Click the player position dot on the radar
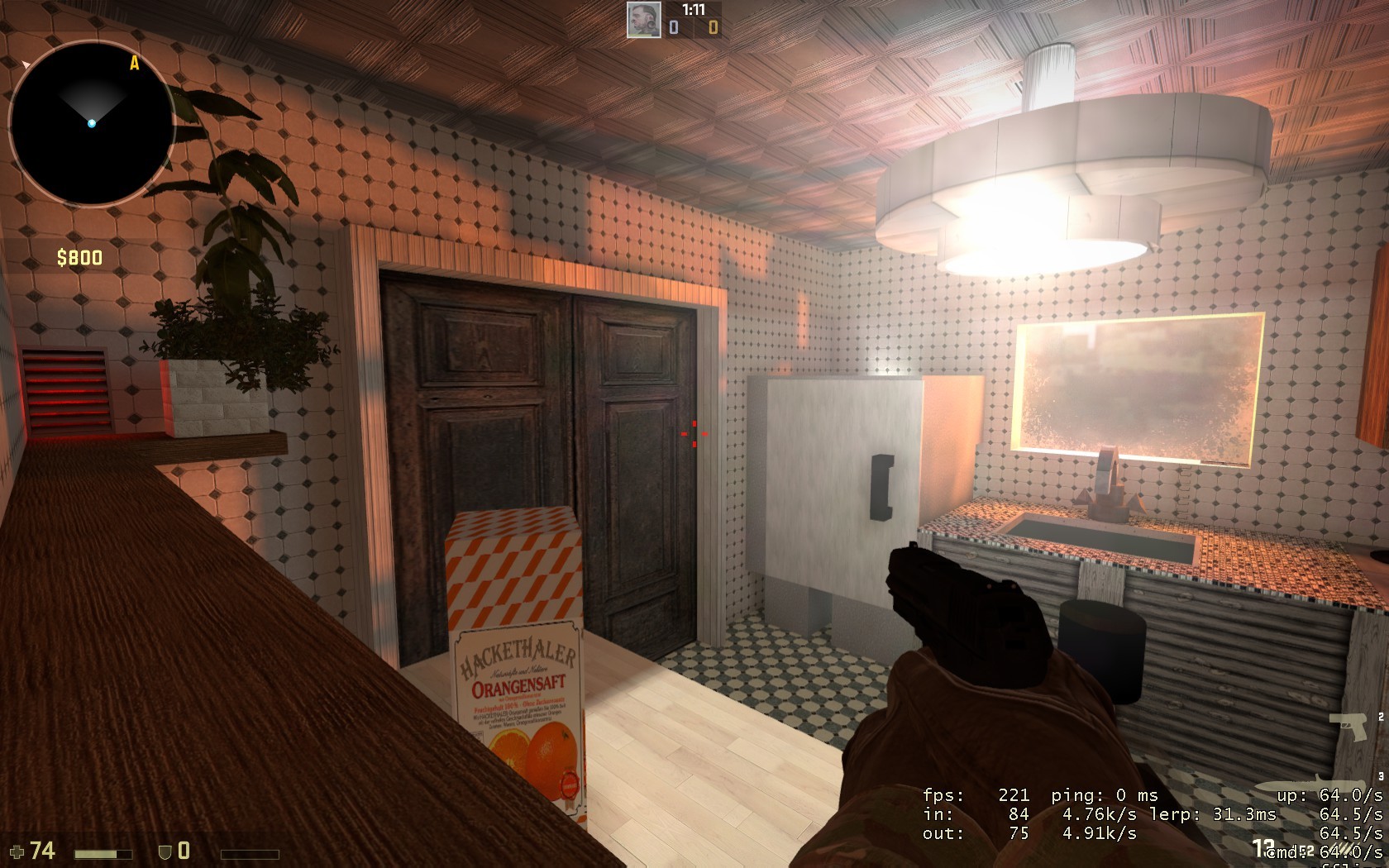 click(x=90, y=123)
